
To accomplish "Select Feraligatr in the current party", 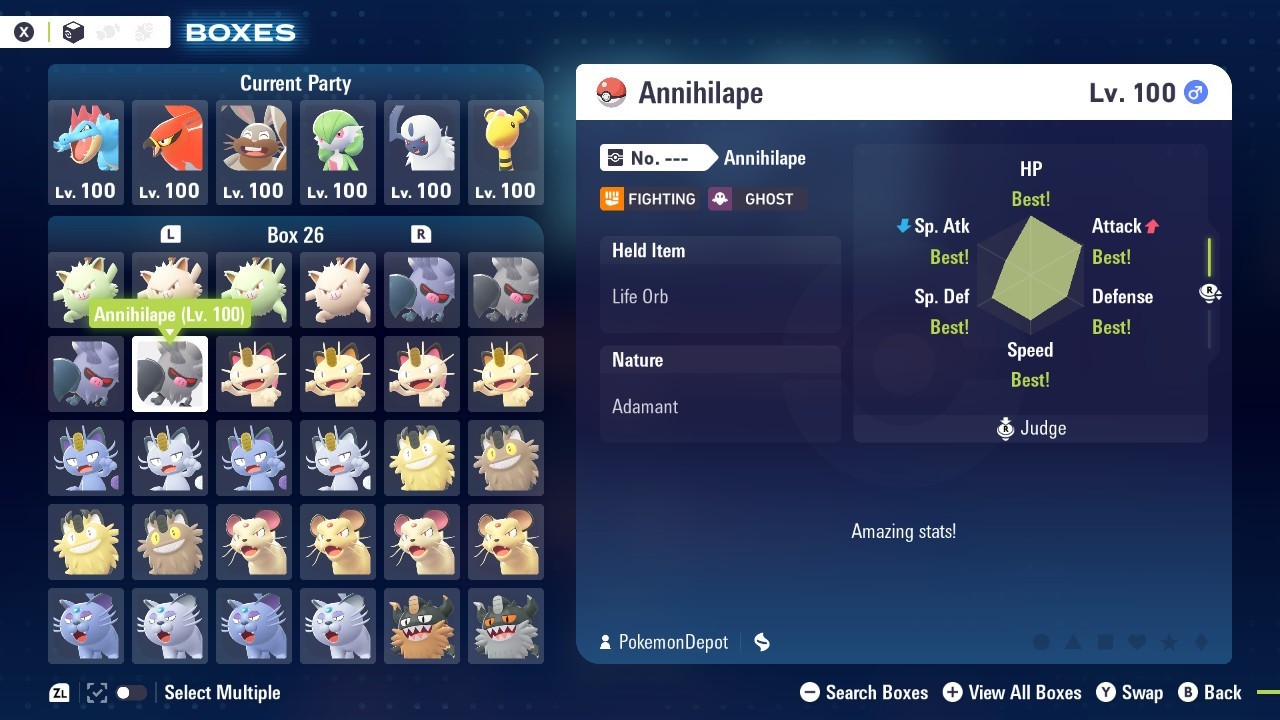I will 86,152.
